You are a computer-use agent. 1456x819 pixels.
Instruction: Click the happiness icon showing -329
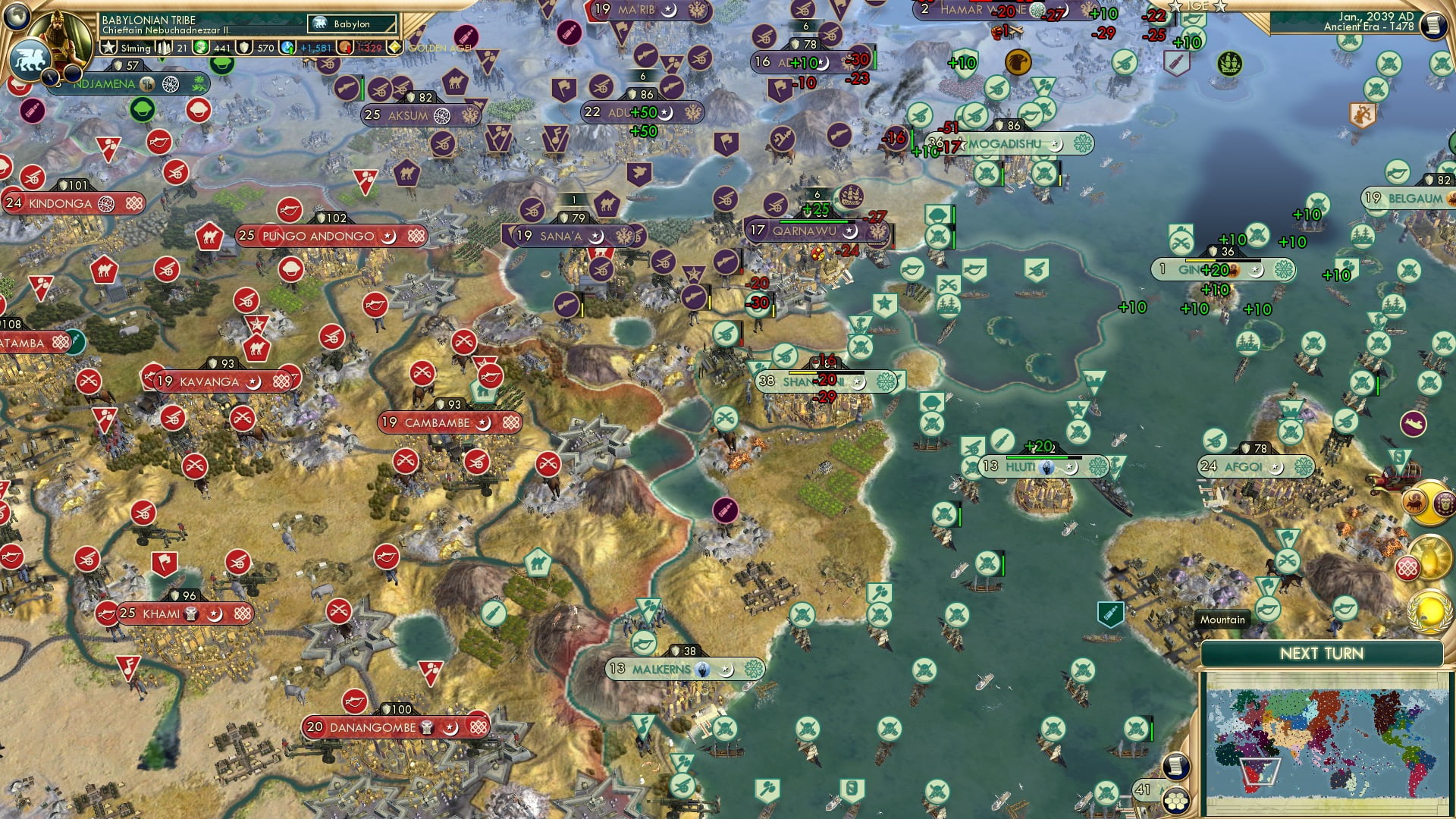pos(345,48)
